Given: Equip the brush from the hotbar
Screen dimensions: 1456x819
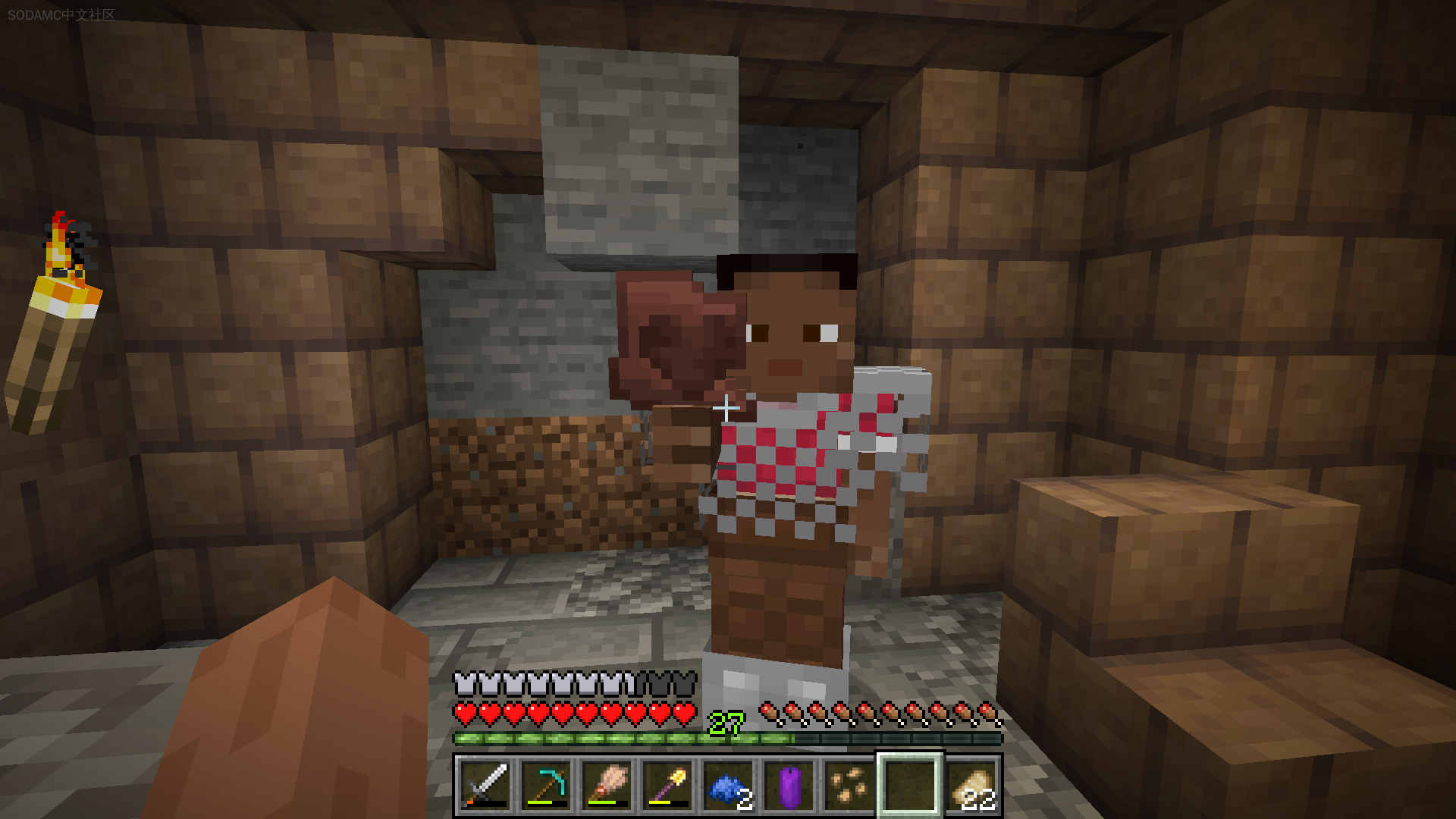Looking at the screenshot, I should (607, 786).
